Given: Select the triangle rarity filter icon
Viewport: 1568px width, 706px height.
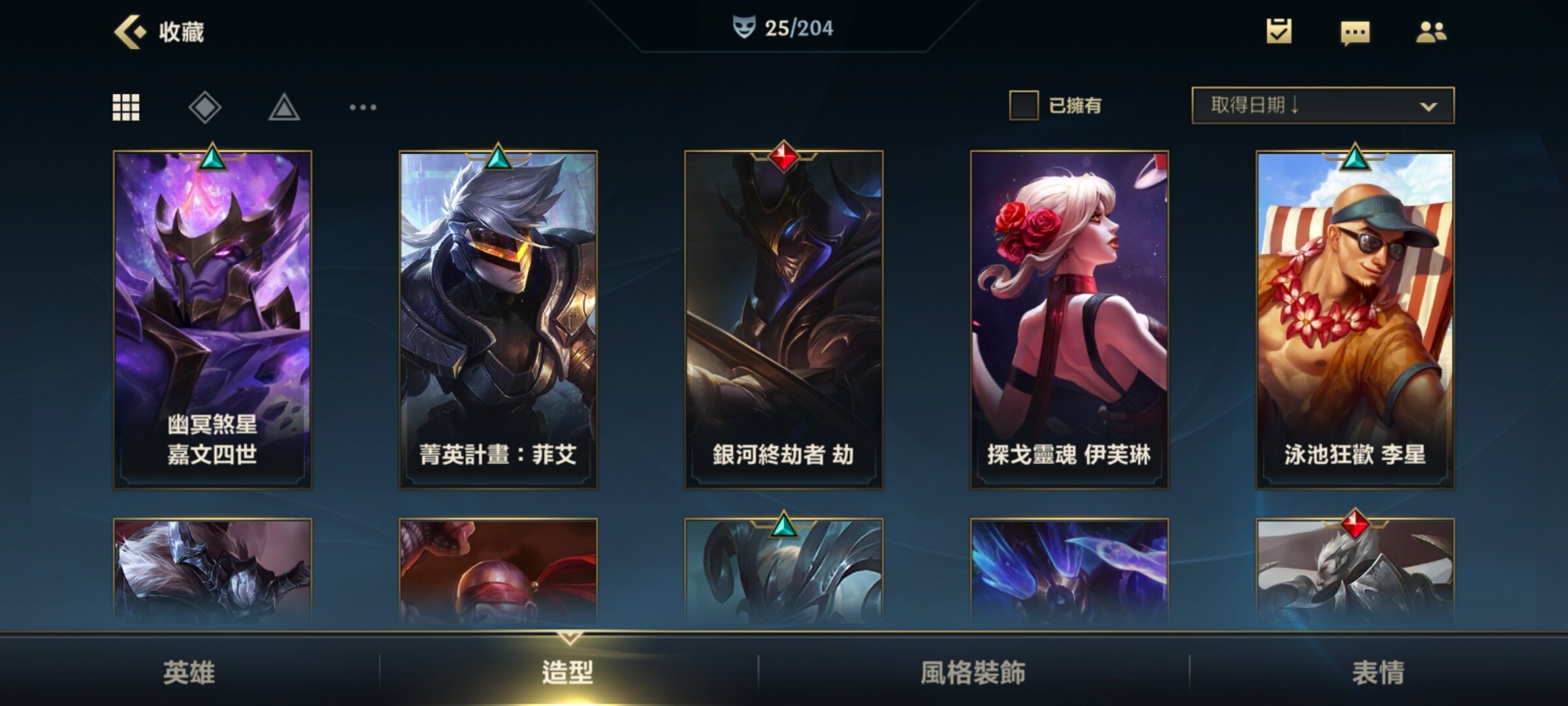Looking at the screenshot, I should 284,108.
